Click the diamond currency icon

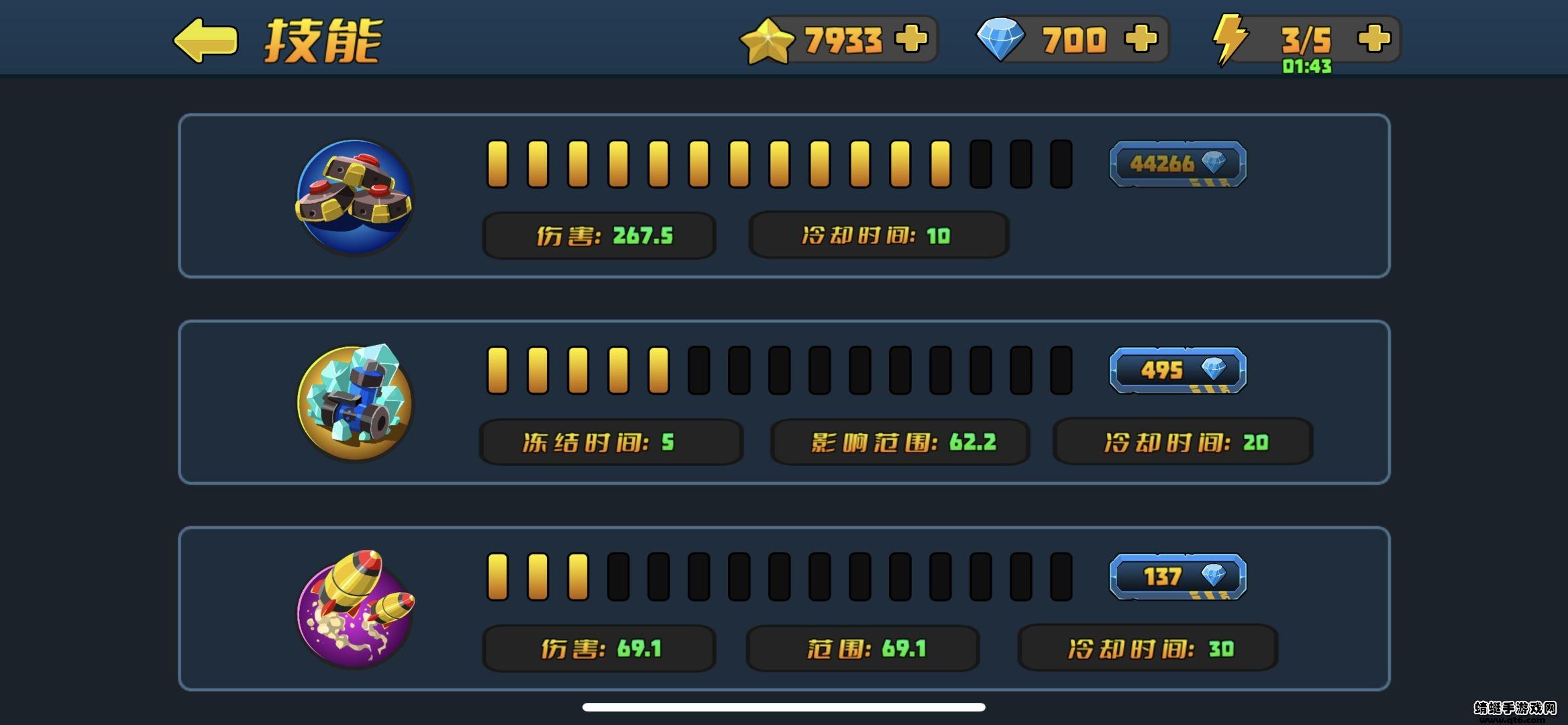coord(1000,38)
